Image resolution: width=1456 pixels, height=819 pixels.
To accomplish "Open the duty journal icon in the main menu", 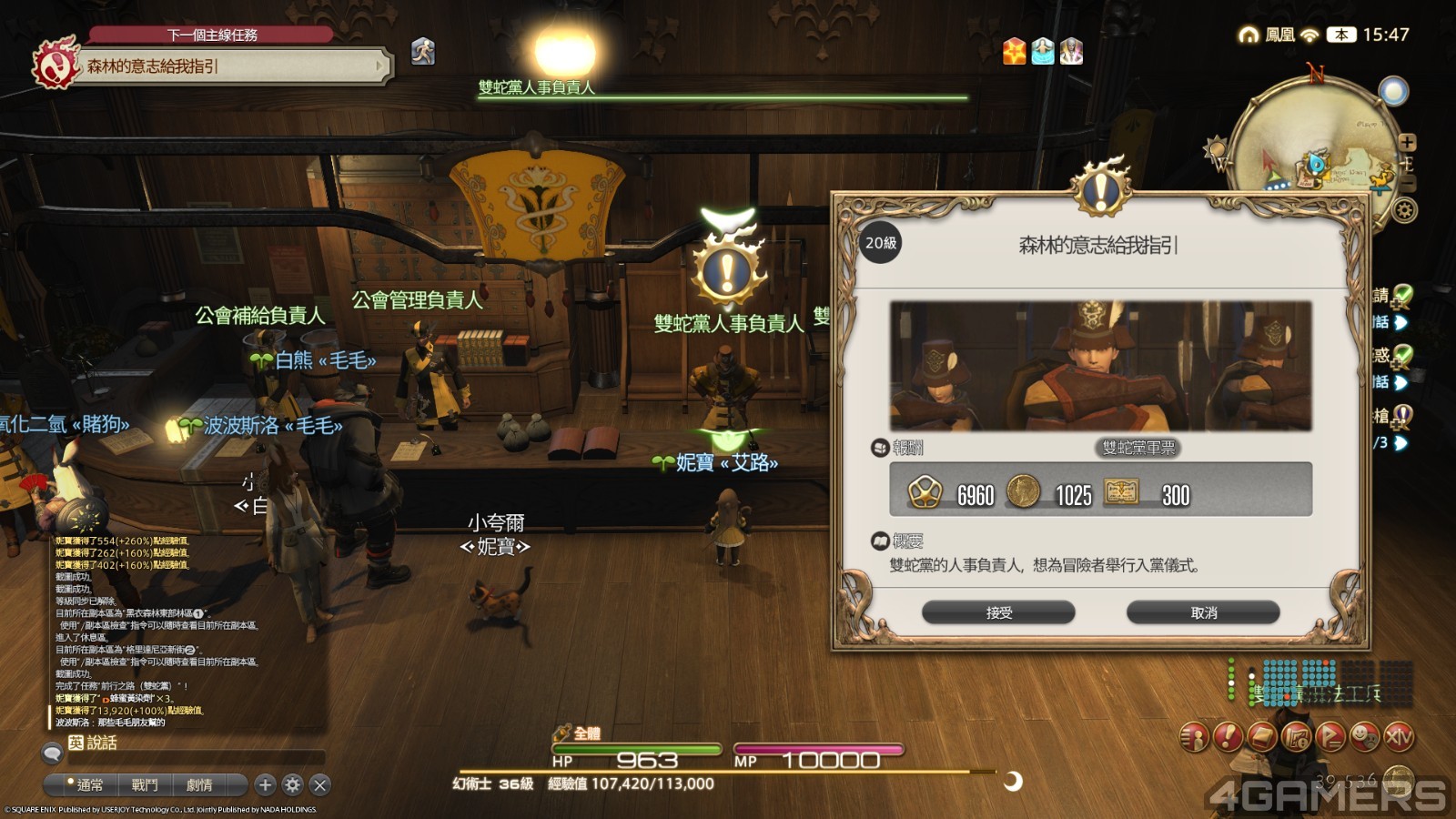I will click(1260, 737).
